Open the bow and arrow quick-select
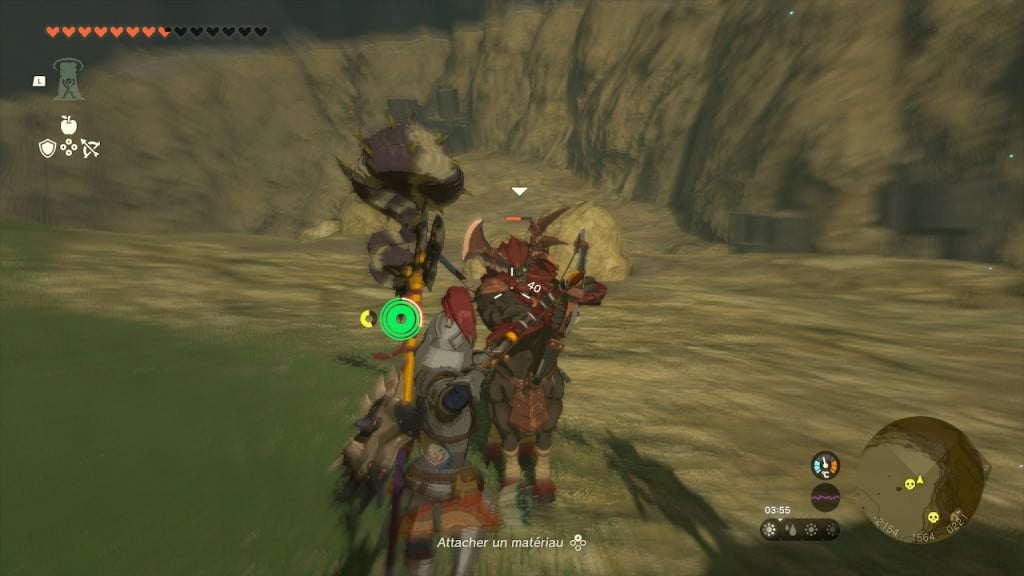1024x576 pixels. point(91,149)
